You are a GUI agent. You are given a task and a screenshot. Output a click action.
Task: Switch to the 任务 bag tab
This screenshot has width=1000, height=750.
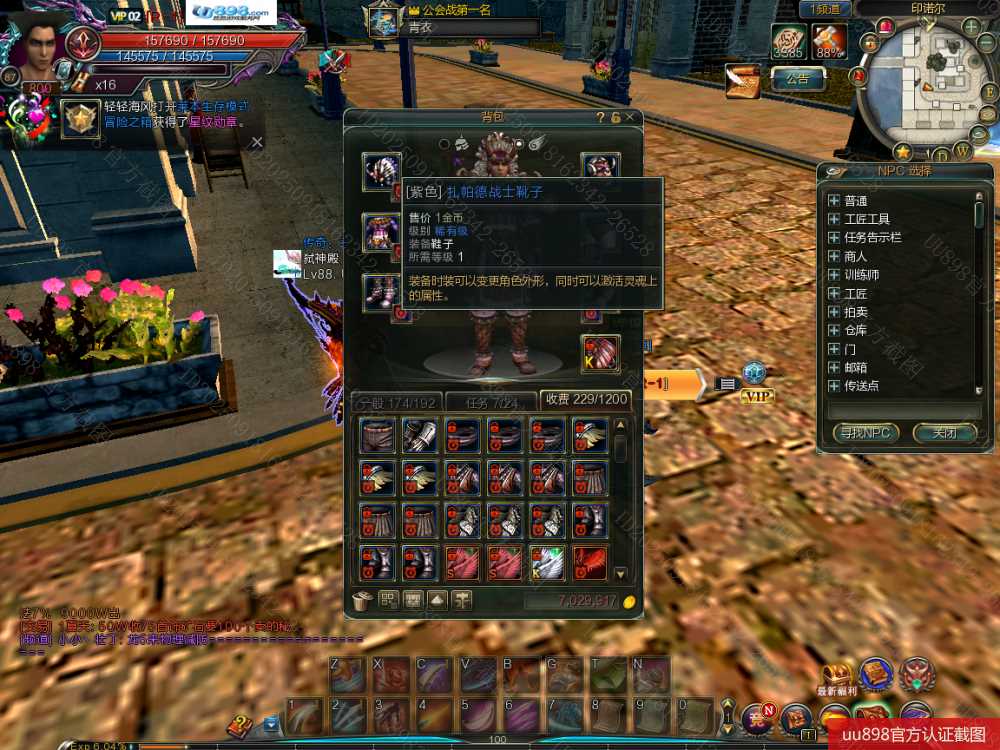tap(492, 401)
